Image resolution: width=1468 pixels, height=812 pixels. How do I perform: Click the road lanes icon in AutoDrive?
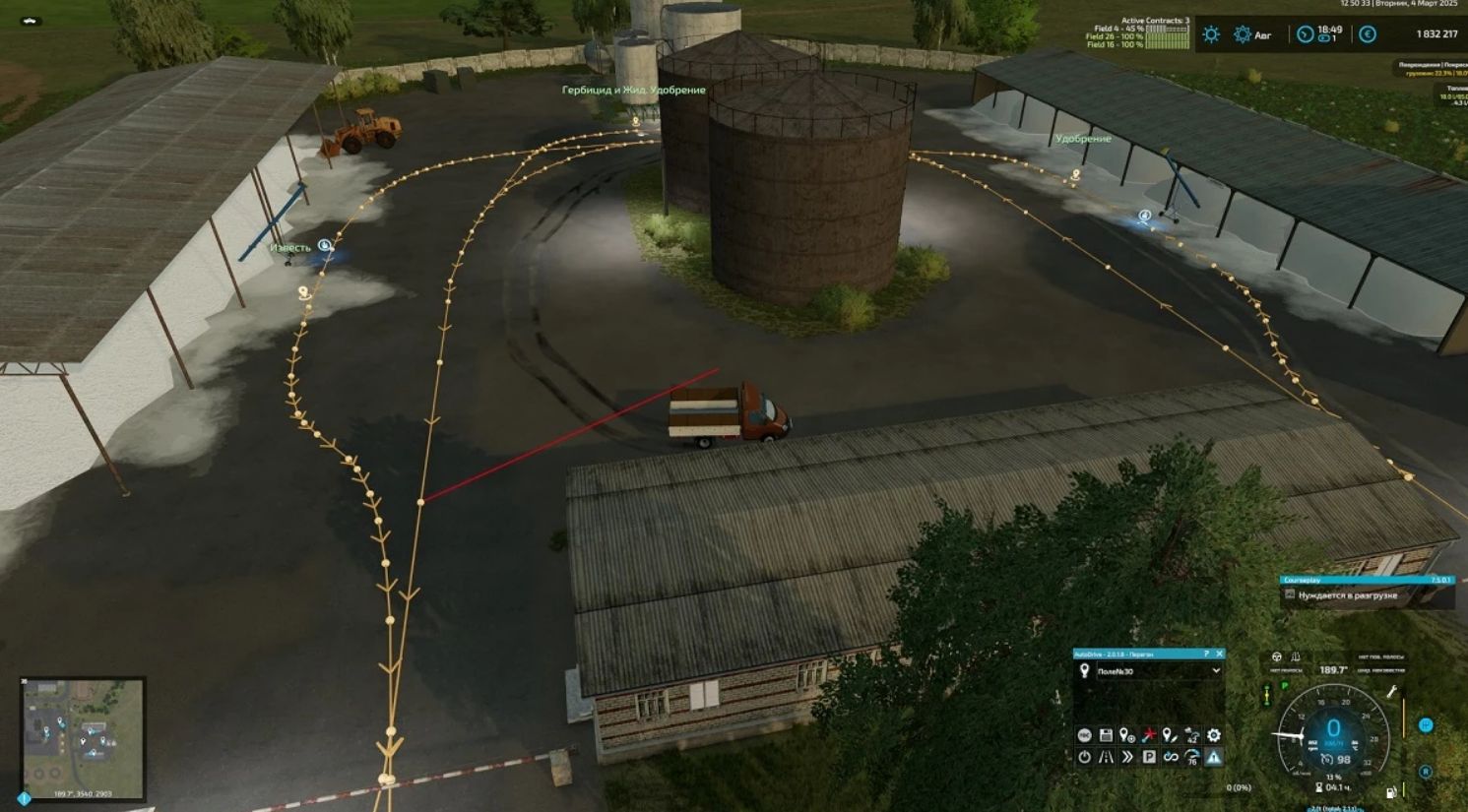(x=1106, y=757)
